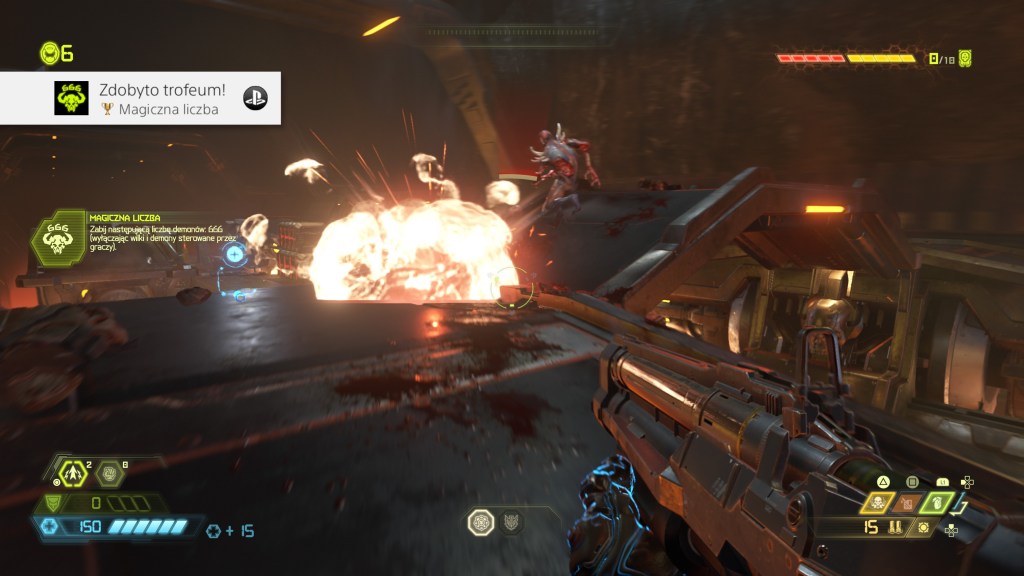Select the Magiczna Liczba milestone badge

57,239
